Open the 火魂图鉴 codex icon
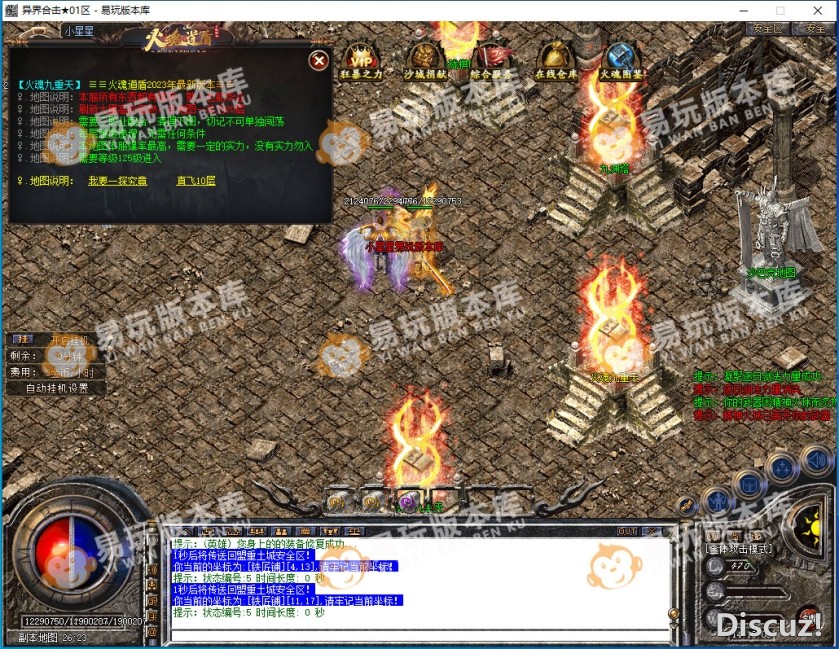Screen dimensions: 839x649 (620, 60)
